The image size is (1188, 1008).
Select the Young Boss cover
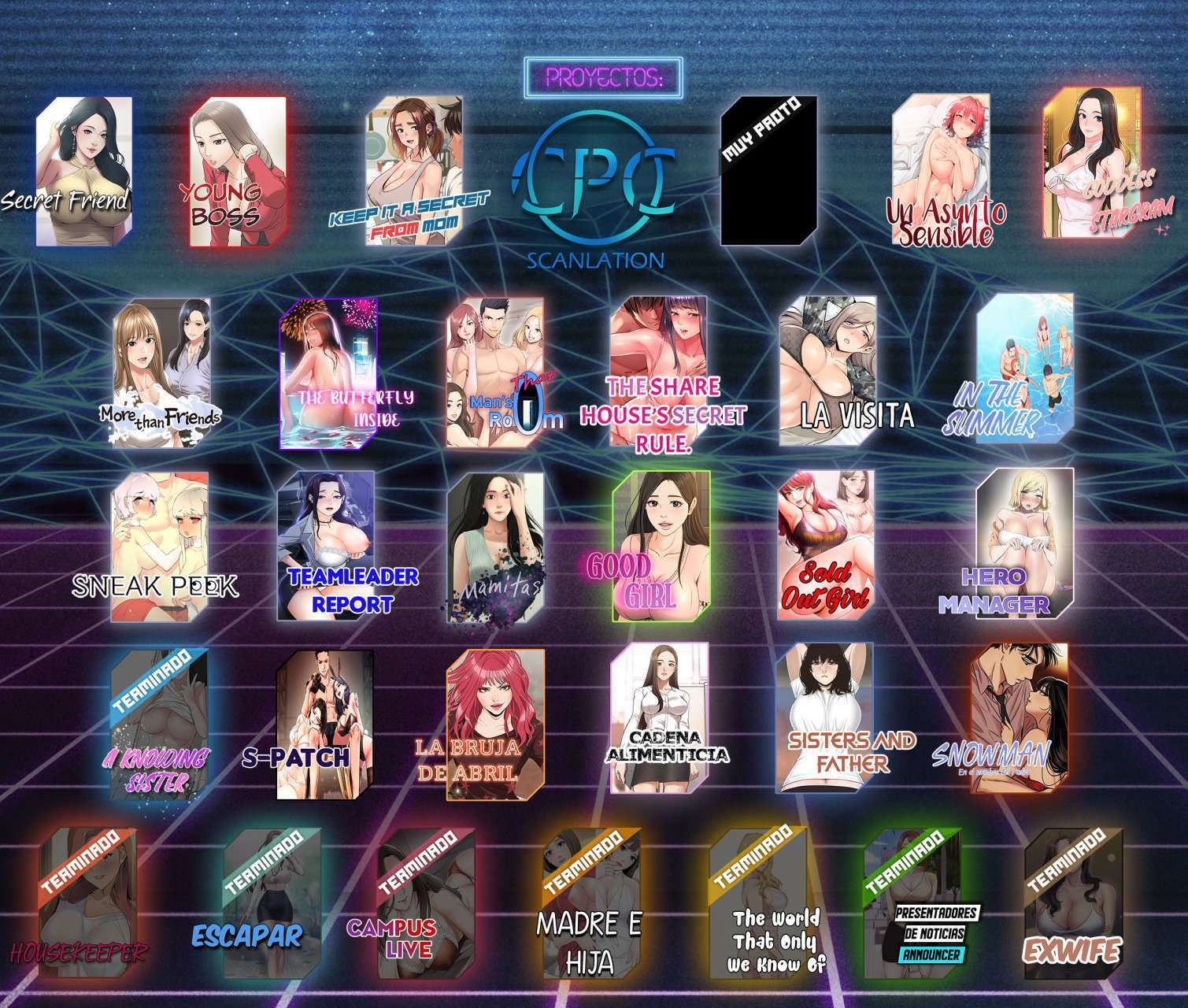pyautogui.click(x=237, y=171)
